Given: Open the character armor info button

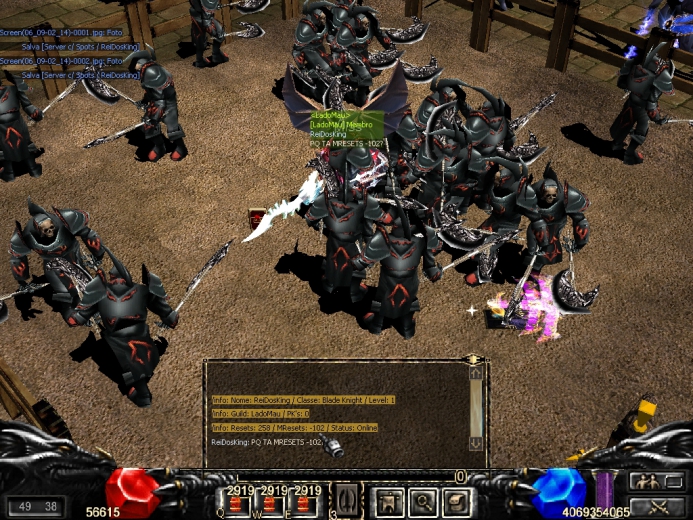Looking at the screenshot, I should point(386,500).
